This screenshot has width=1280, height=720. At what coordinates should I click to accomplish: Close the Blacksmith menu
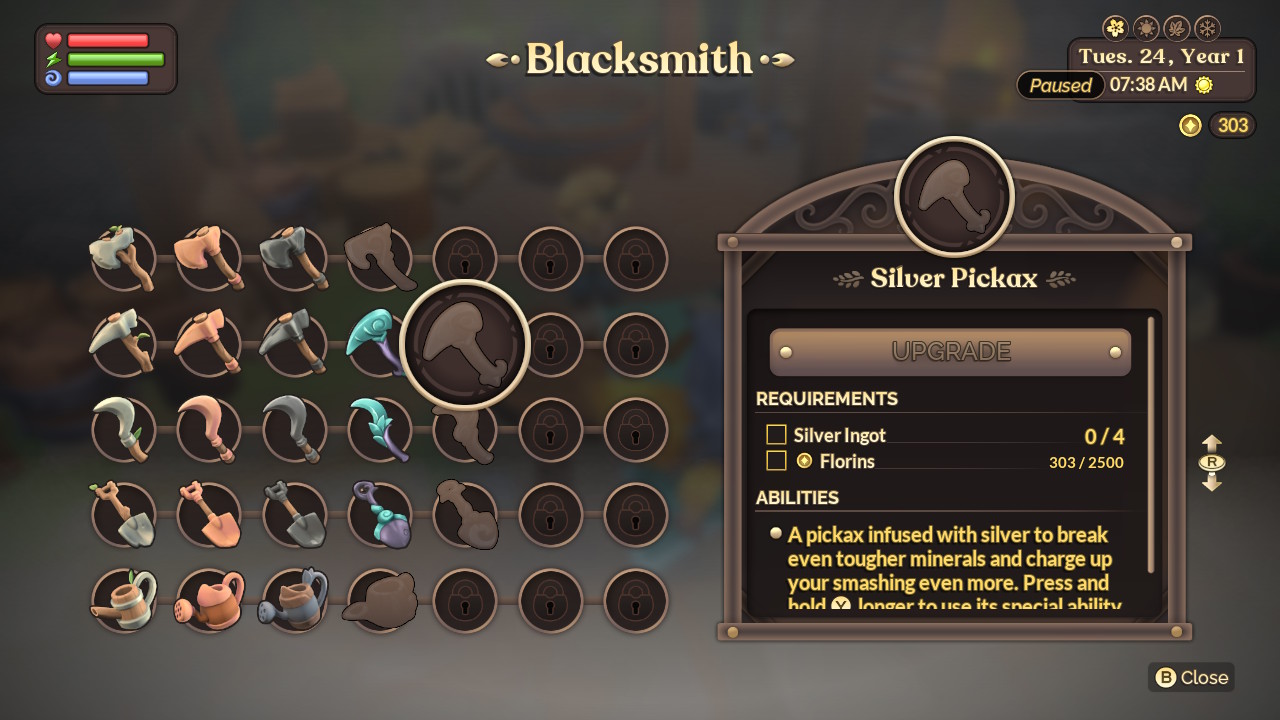[x=1190, y=677]
